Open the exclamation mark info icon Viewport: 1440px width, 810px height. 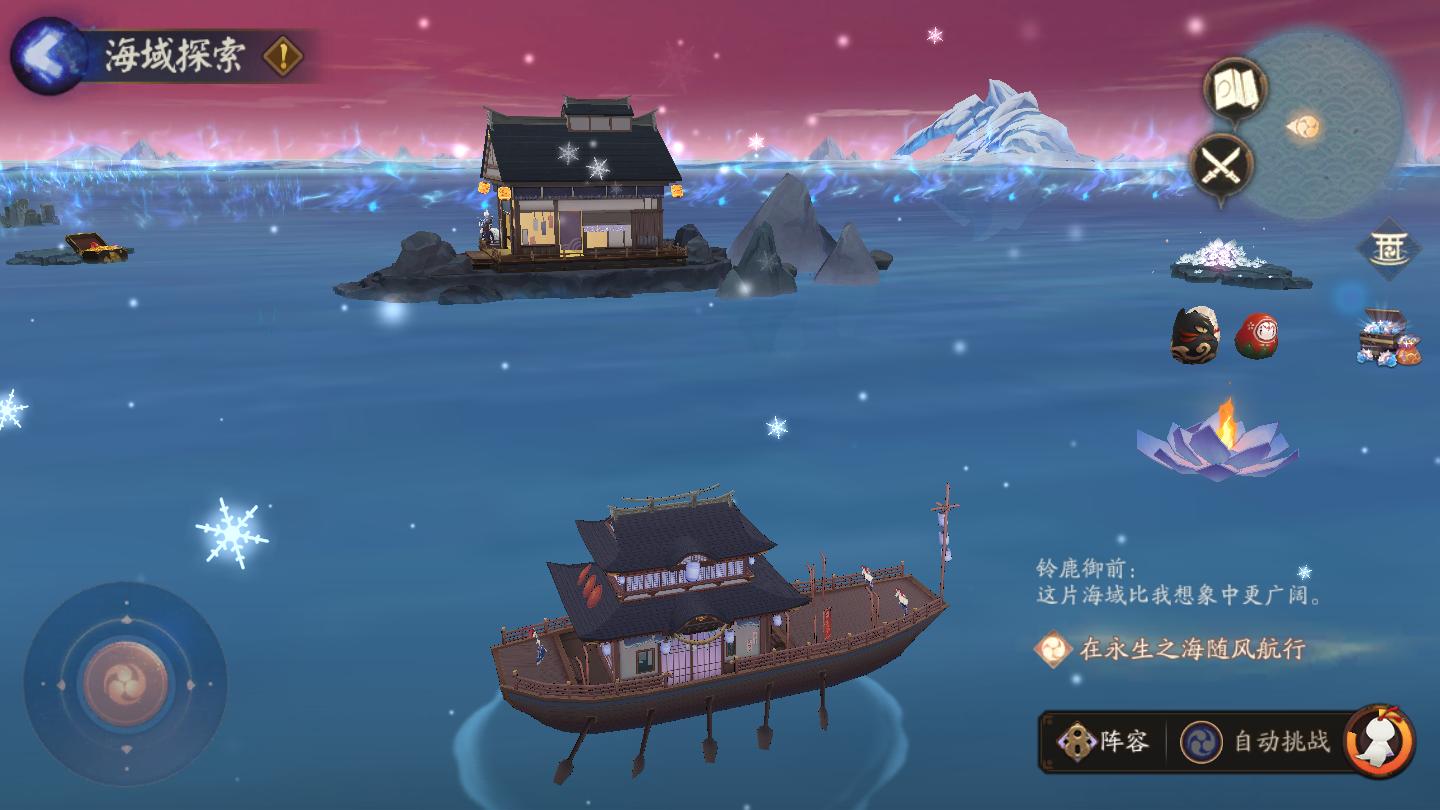283,57
